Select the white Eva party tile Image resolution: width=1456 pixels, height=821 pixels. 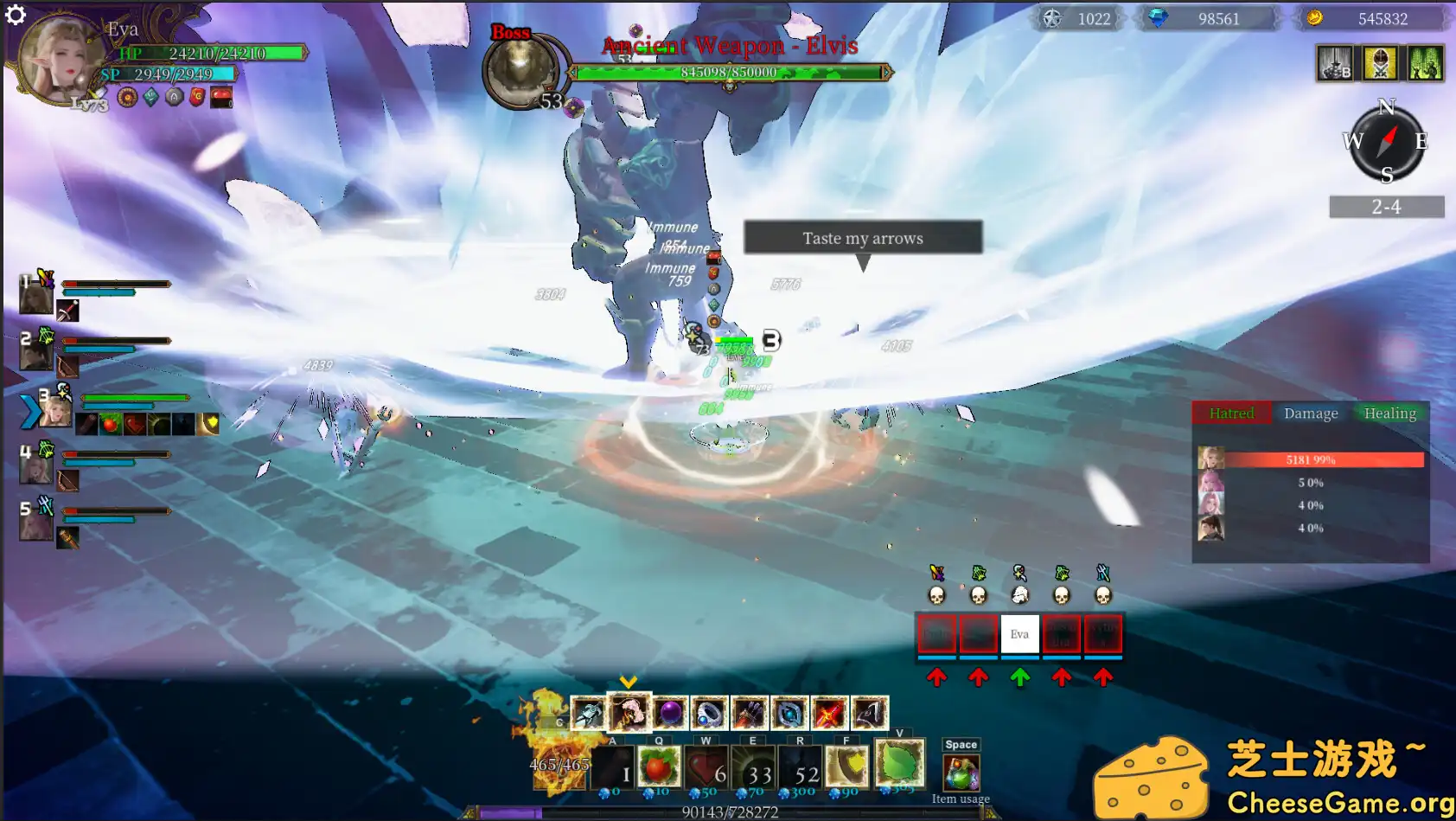point(1019,634)
